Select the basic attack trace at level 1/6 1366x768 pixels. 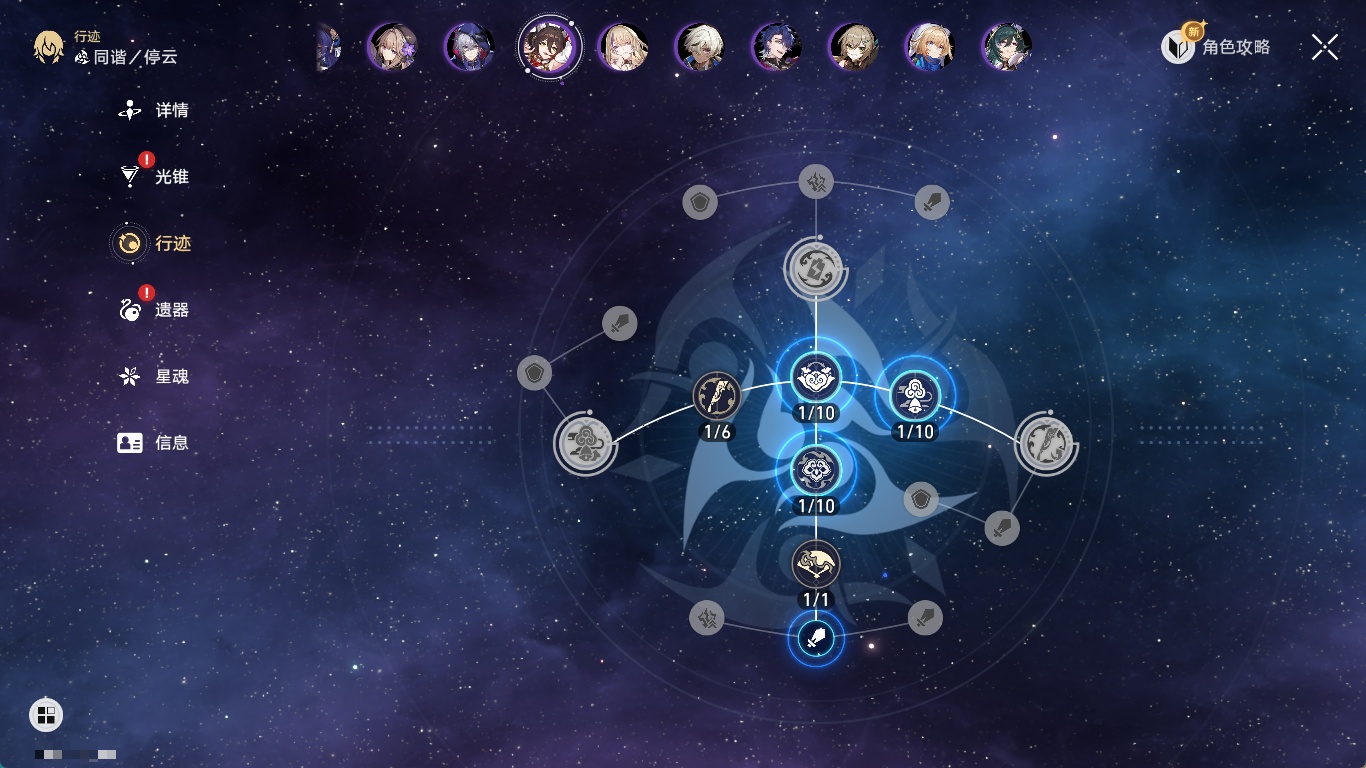pyautogui.click(x=717, y=396)
